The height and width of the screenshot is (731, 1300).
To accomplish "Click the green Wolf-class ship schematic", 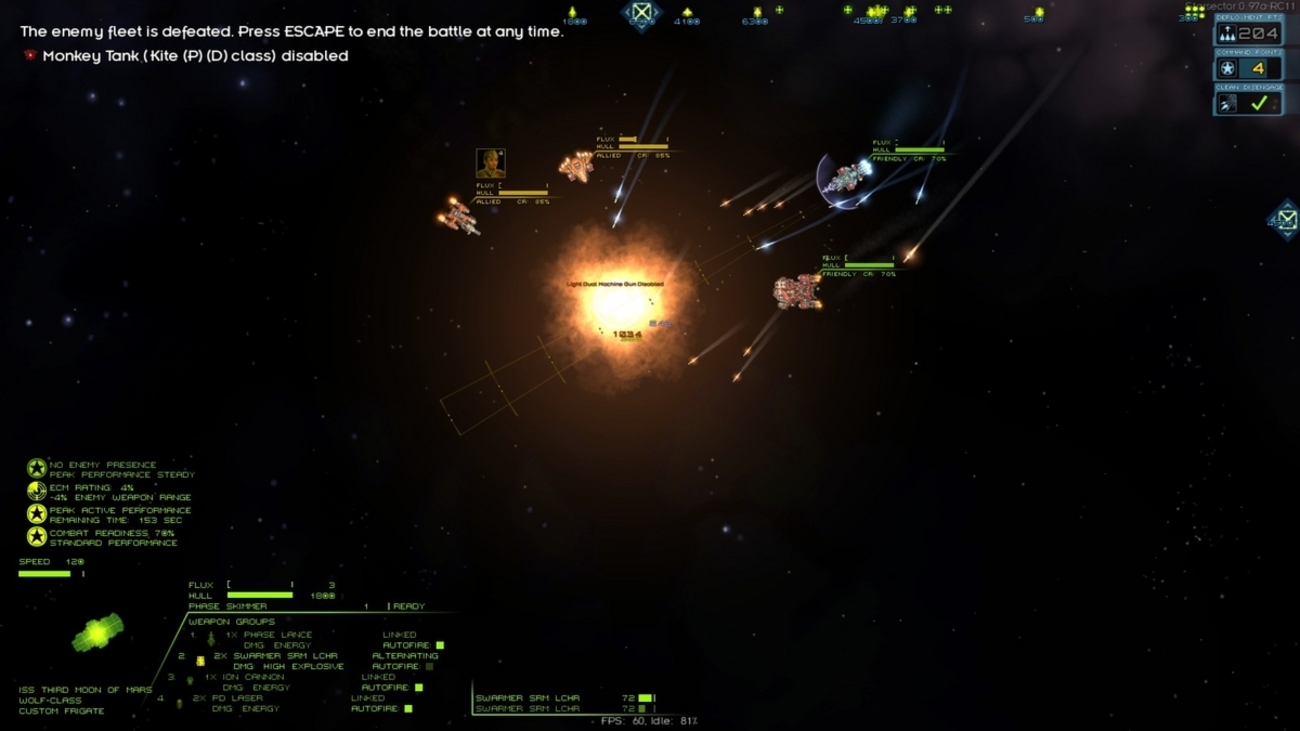I will (97, 633).
